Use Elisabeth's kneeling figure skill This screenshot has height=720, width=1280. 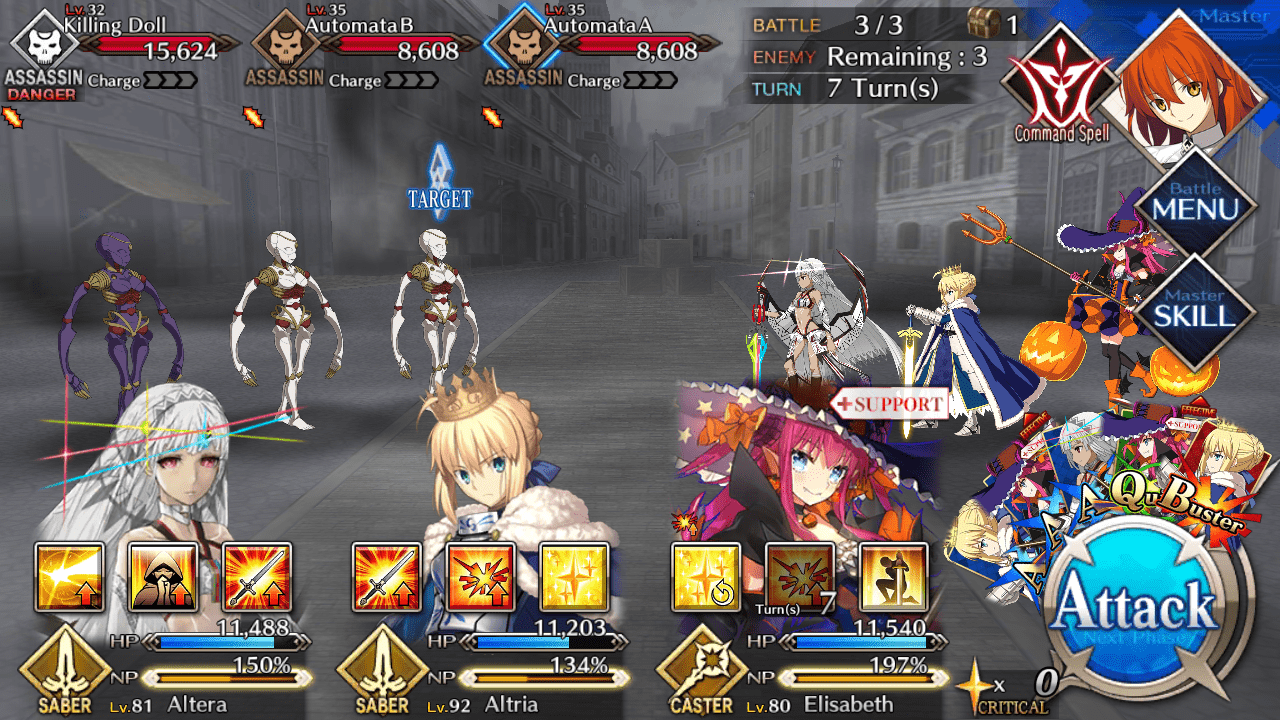coord(893,577)
